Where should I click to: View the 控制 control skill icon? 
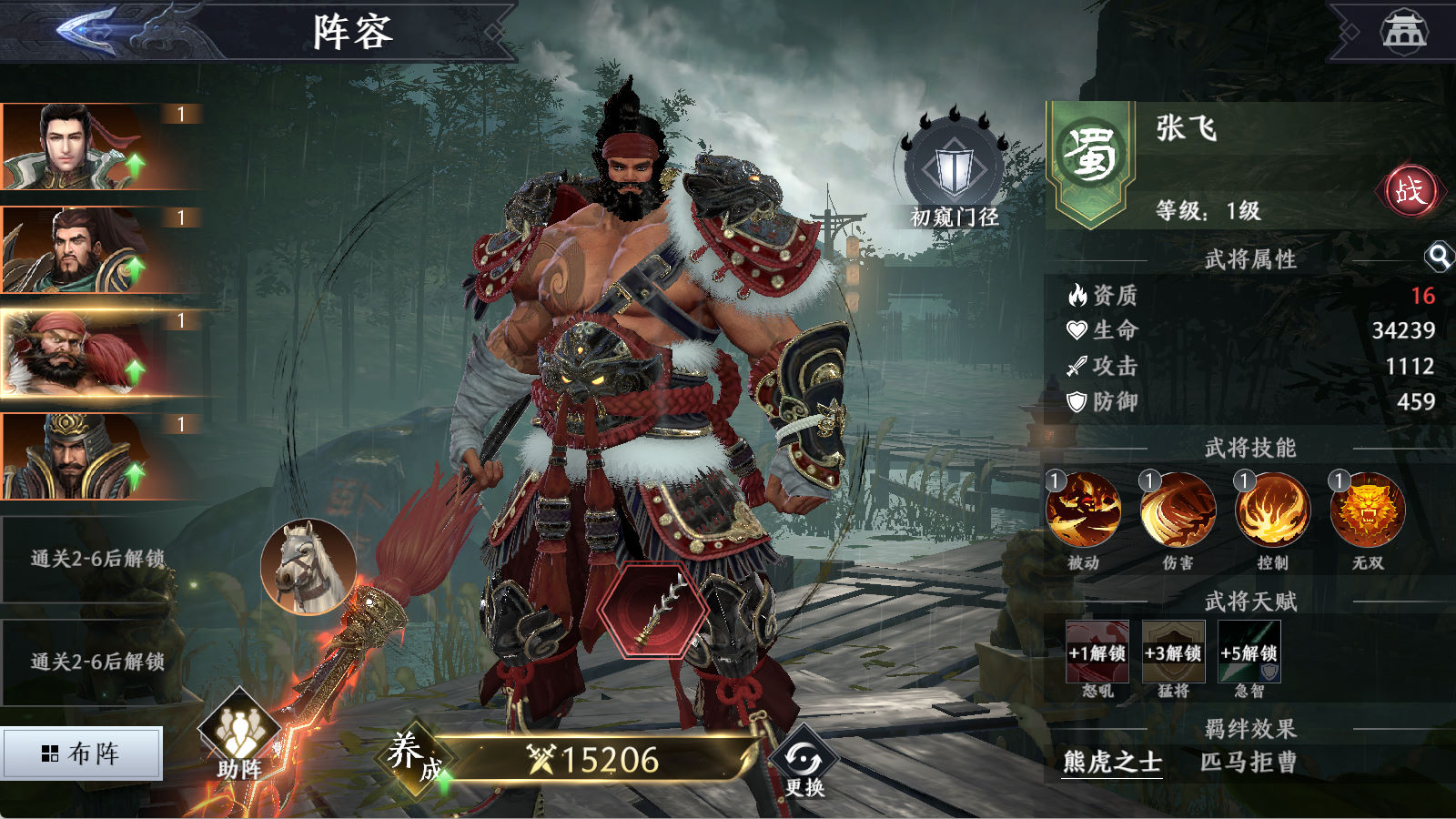click(1272, 511)
